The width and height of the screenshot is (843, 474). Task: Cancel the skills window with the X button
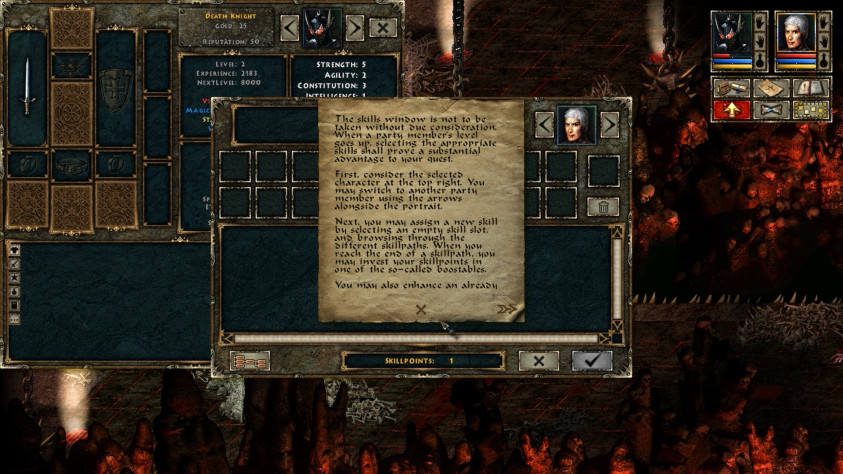point(539,361)
